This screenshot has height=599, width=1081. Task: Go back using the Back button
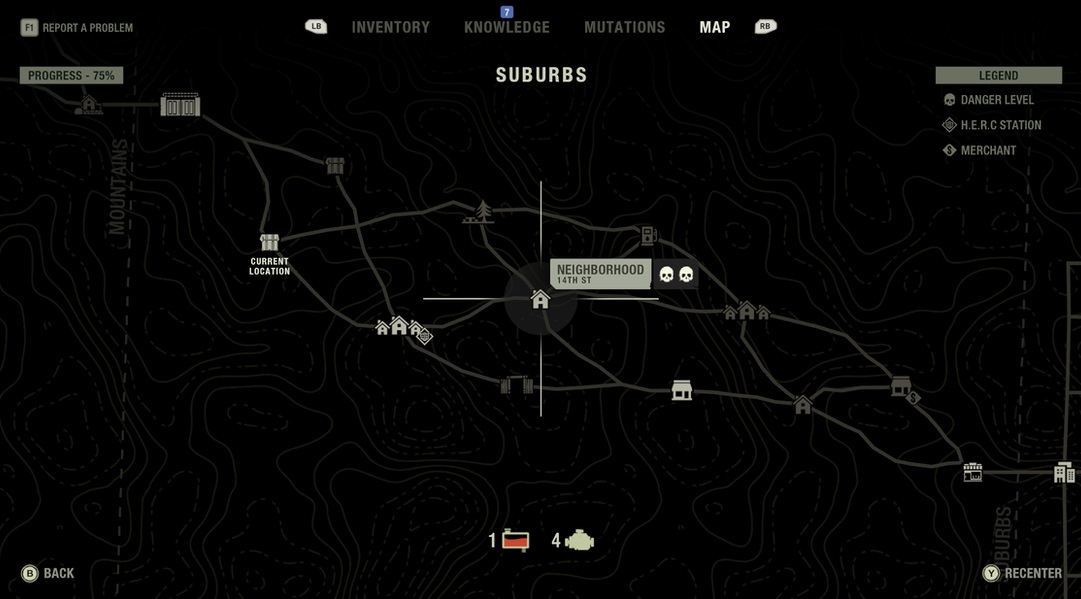tap(48, 573)
